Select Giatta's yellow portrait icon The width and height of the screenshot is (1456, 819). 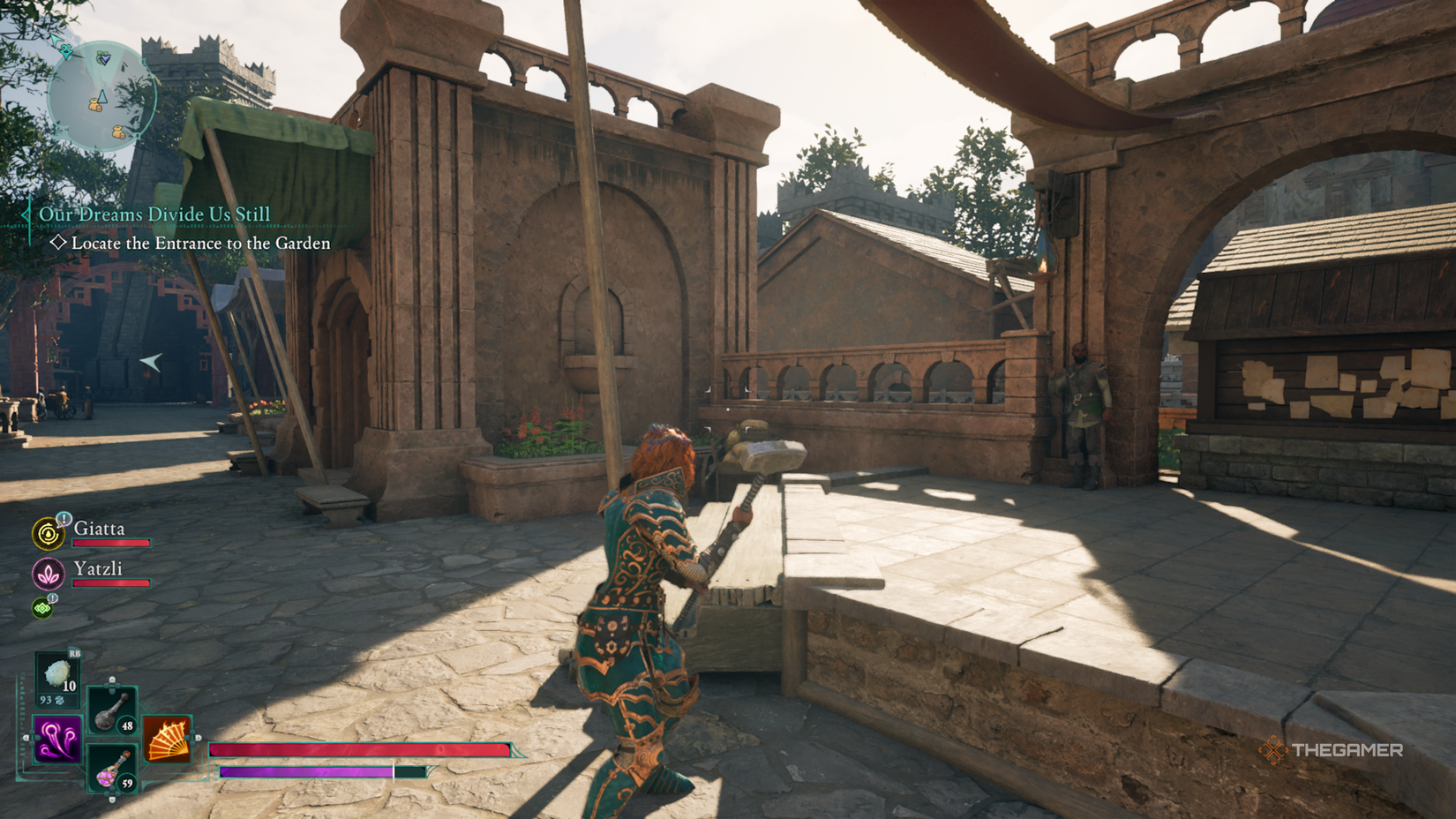click(x=49, y=534)
